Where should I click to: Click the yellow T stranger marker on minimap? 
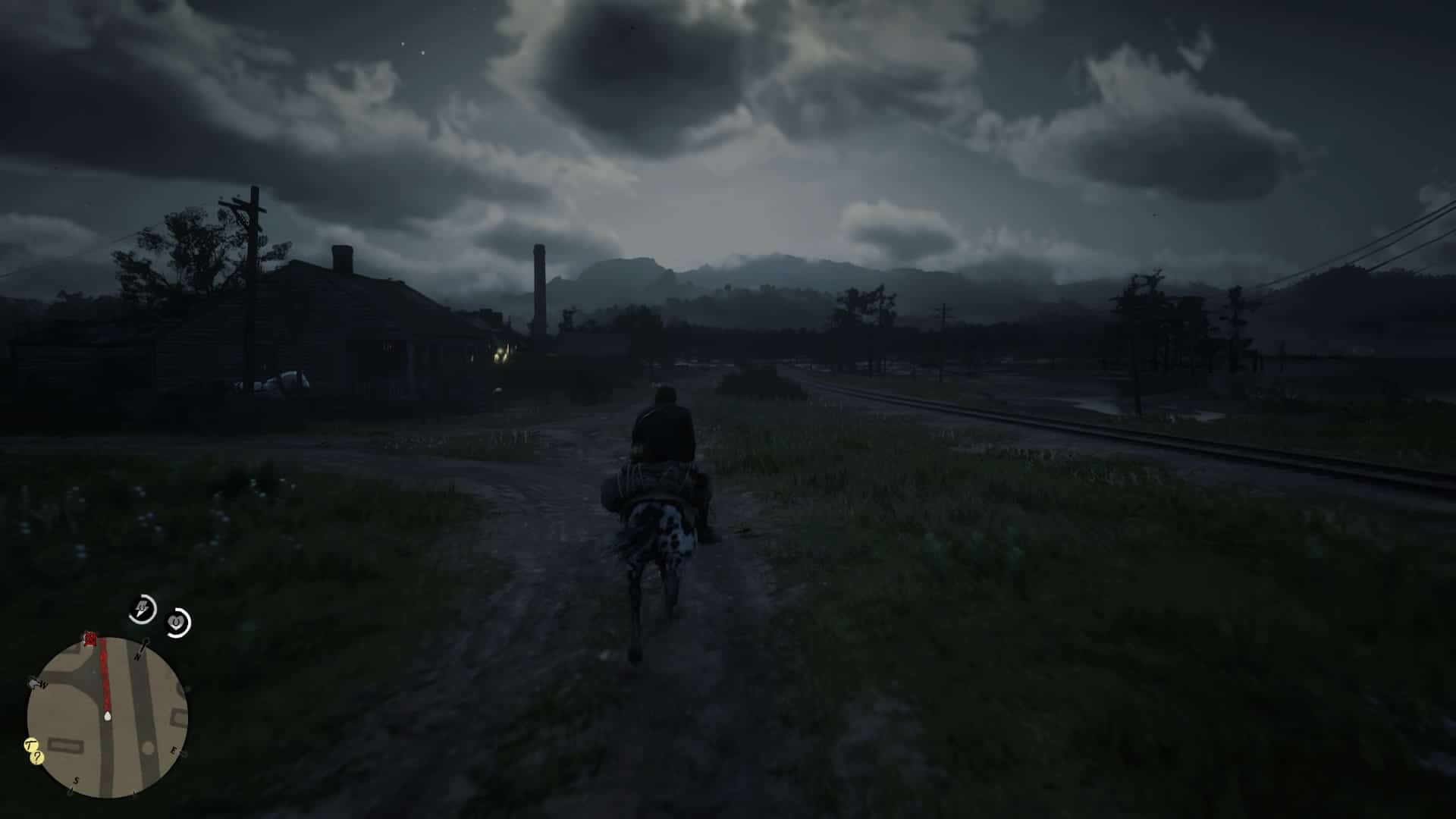[x=29, y=744]
